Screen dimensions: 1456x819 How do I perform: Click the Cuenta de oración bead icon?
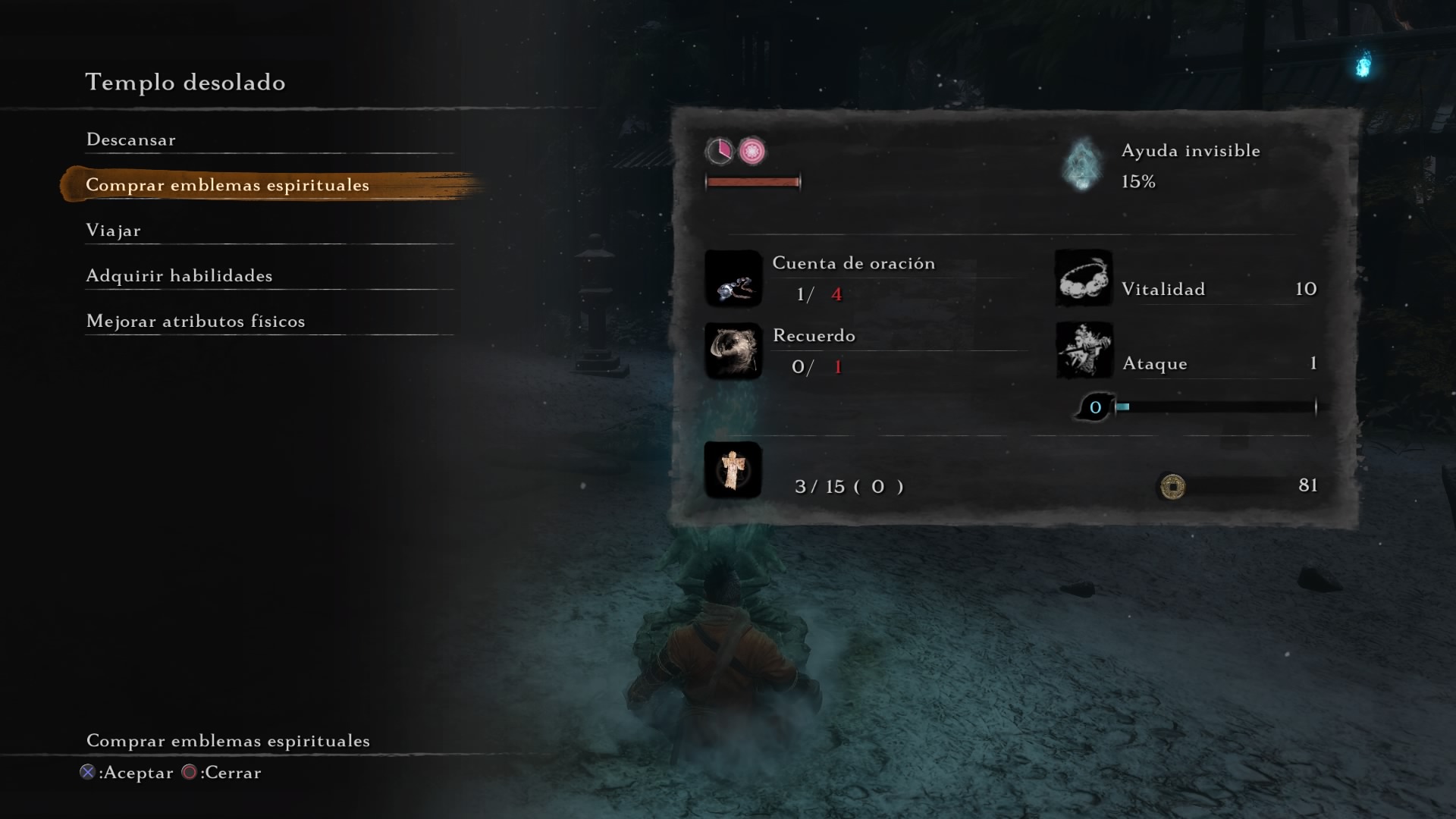point(733,279)
